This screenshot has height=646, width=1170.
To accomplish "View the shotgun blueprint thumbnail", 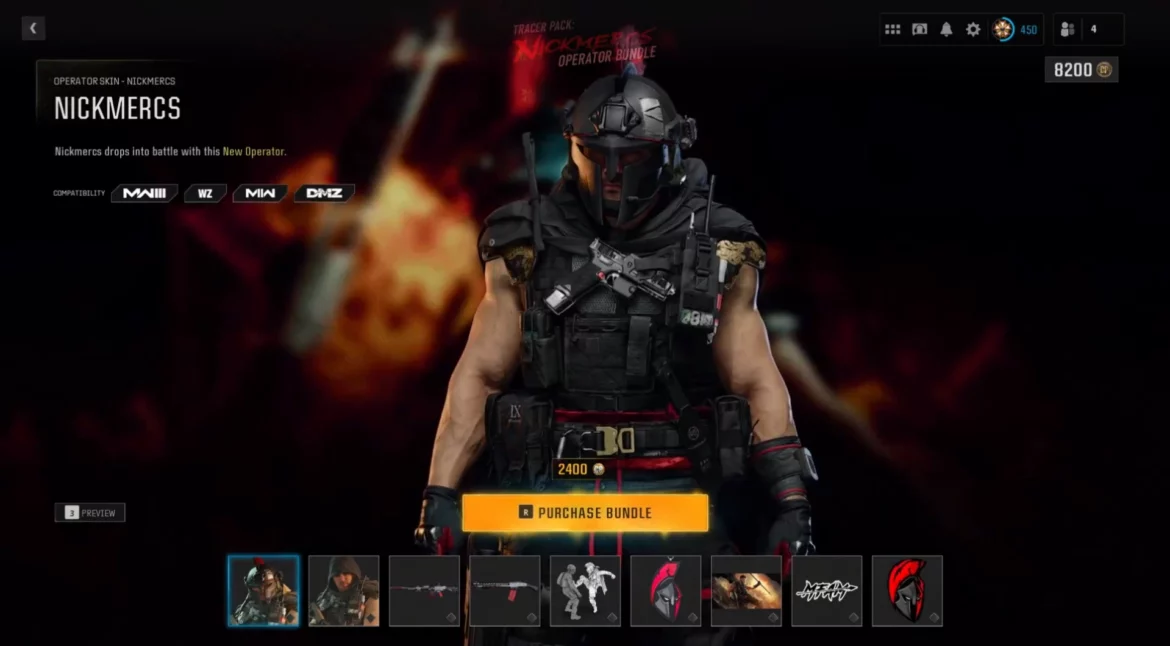I will point(505,591).
